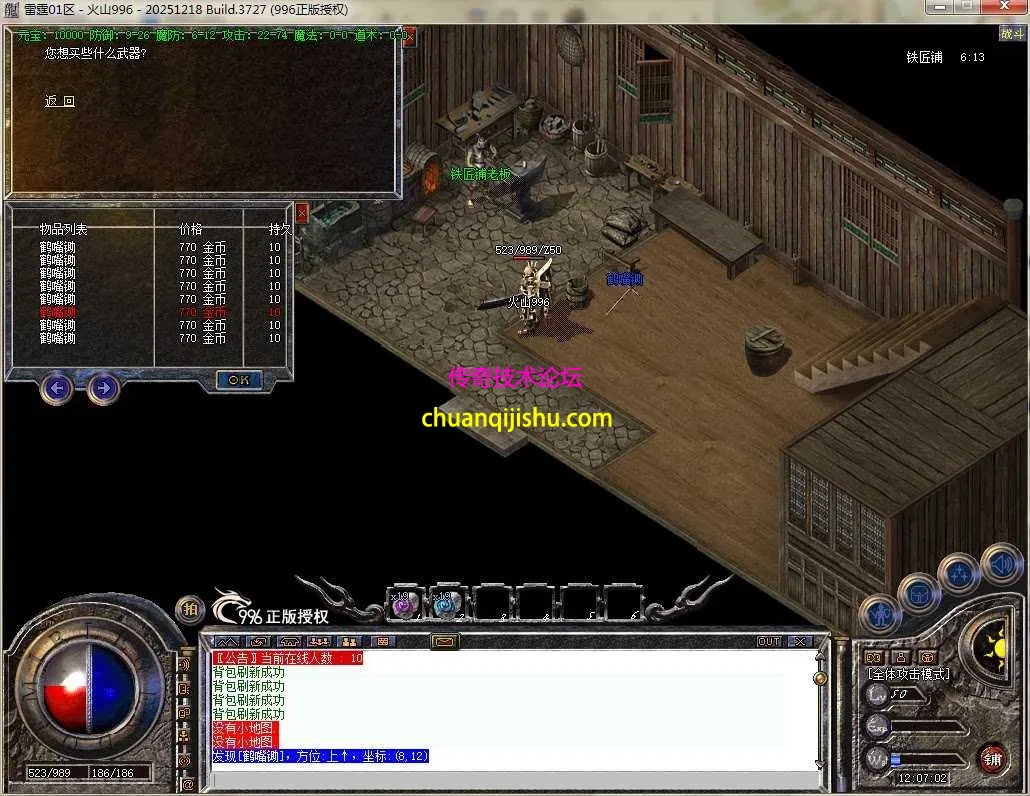
Task: Go to the next shop page arrow
Action: tap(103, 387)
